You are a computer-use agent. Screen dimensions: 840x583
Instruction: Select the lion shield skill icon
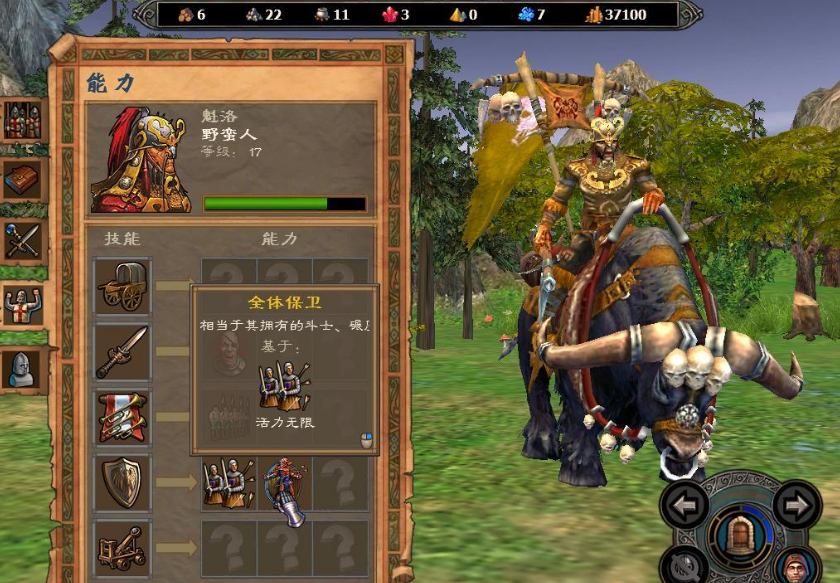click(122, 483)
